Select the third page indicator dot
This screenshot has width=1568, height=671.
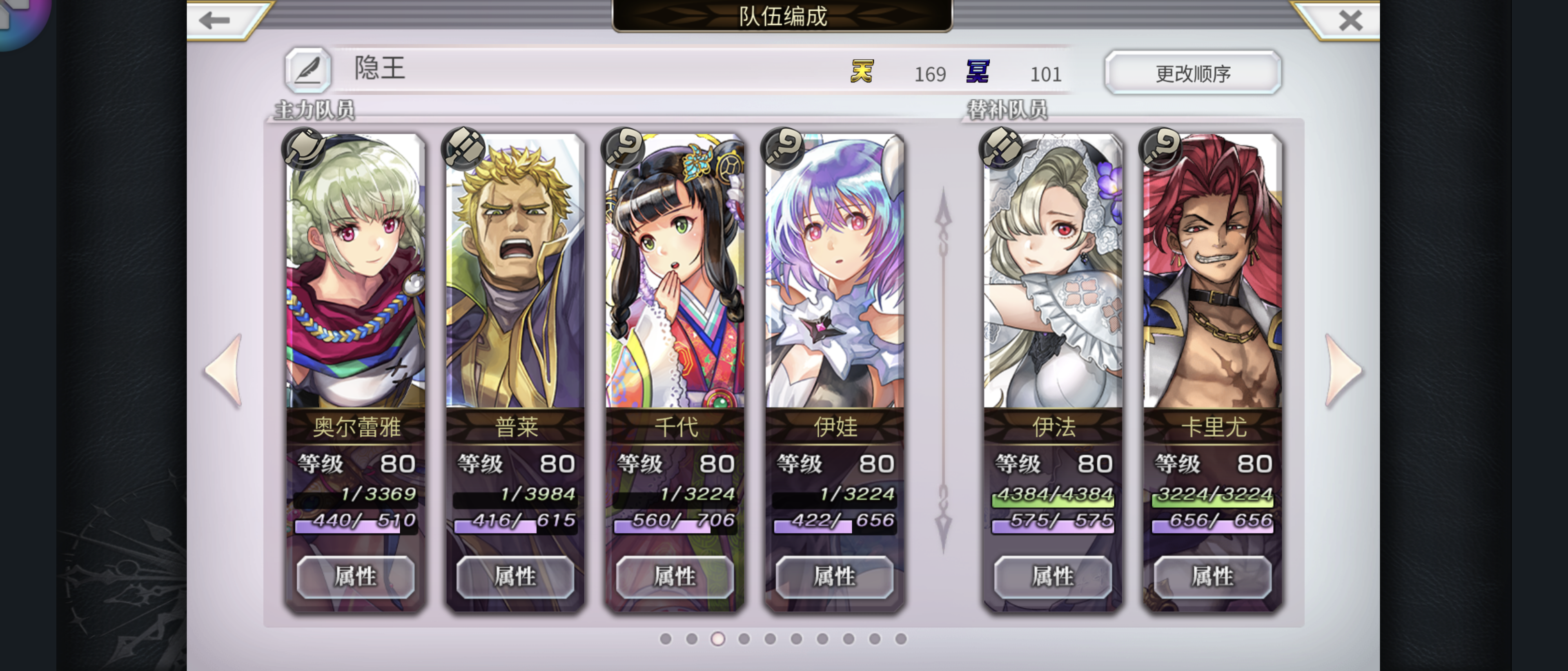[x=718, y=639]
